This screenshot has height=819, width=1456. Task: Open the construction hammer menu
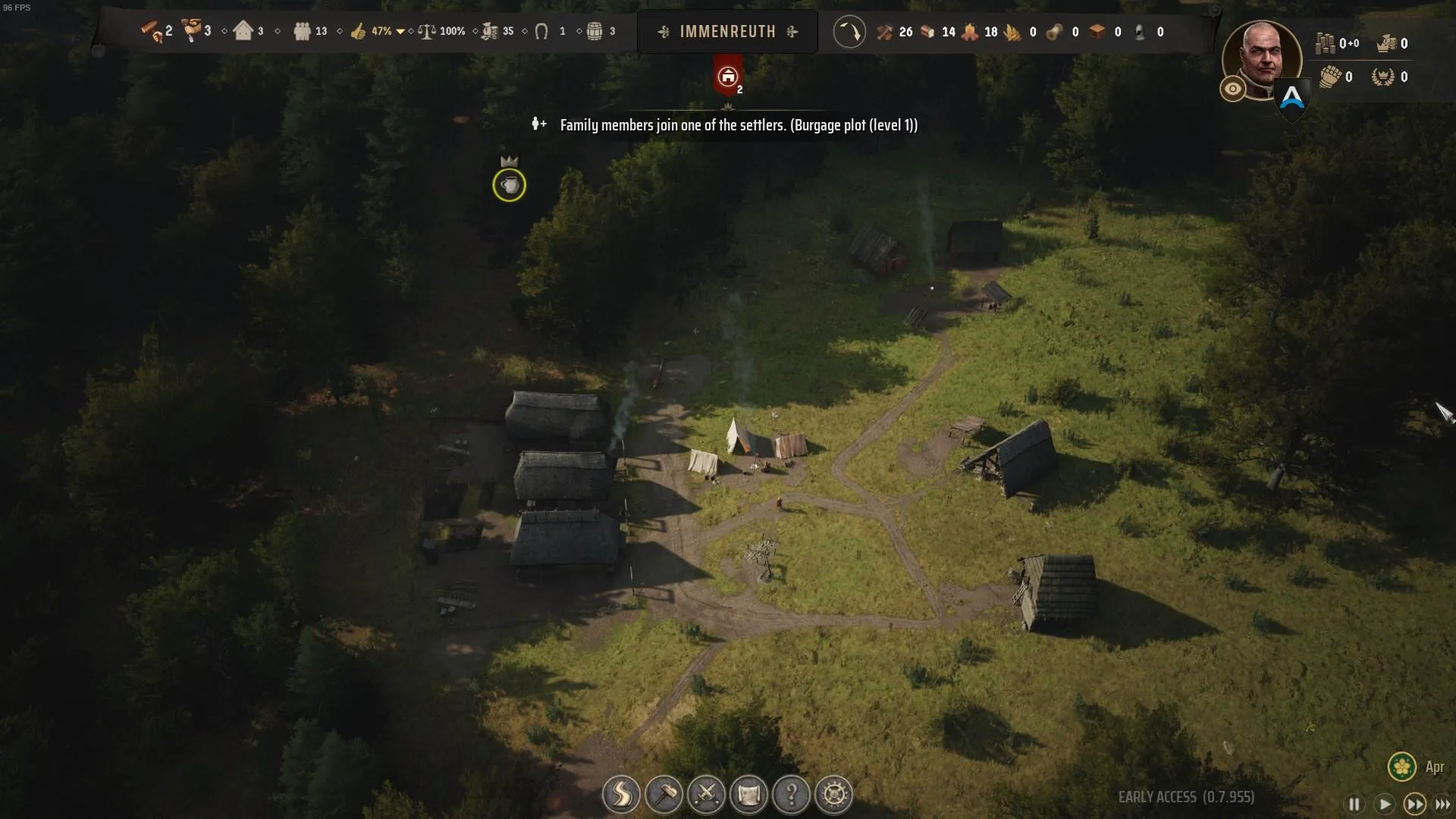click(664, 795)
